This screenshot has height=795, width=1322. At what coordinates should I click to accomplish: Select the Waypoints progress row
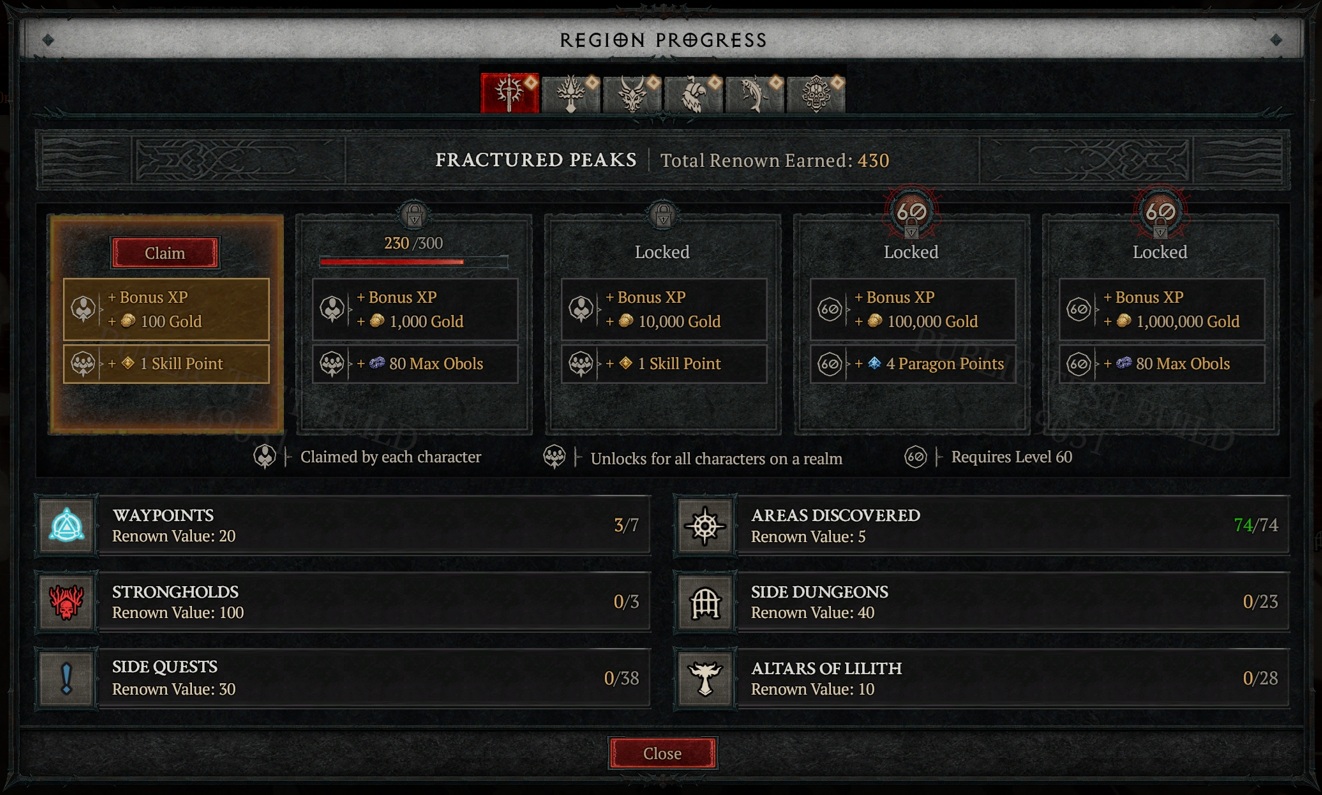coord(344,525)
